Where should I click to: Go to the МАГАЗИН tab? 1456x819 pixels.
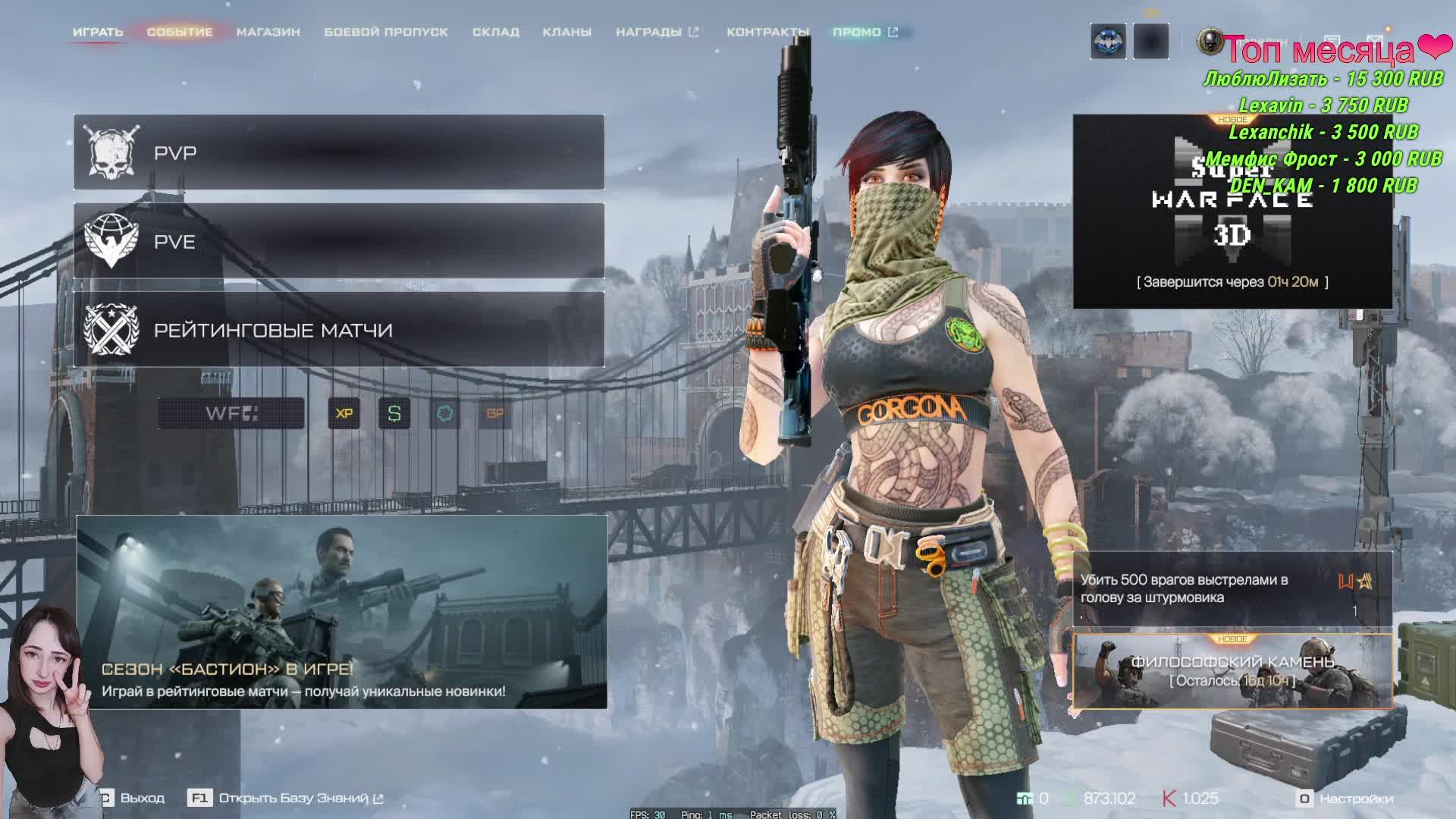268,32
